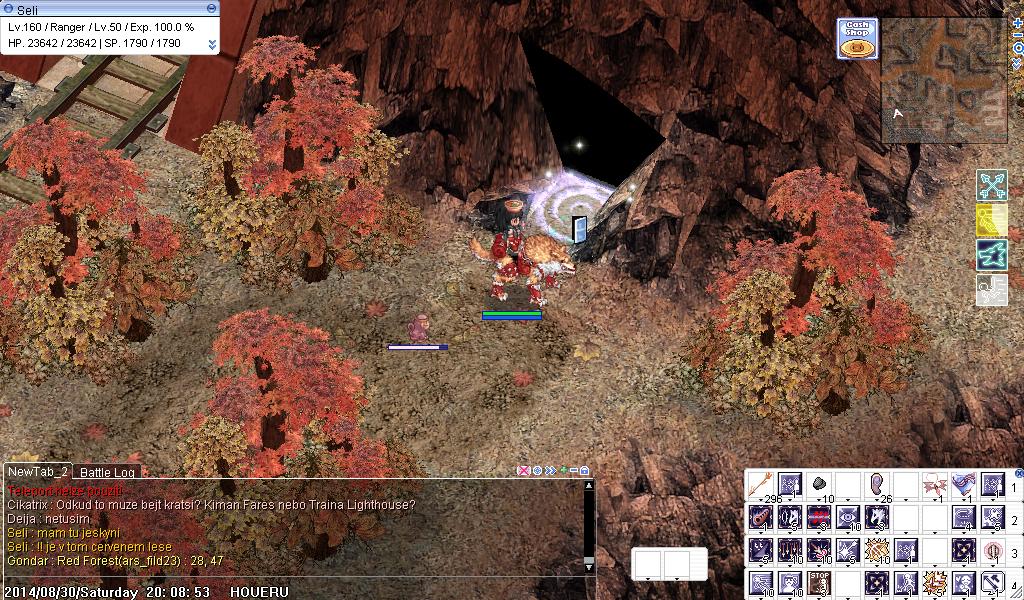The height and width of the screenshot is (600, 1024).
Task: Switch to the Battle Log tab
Action: pos(108,472)
